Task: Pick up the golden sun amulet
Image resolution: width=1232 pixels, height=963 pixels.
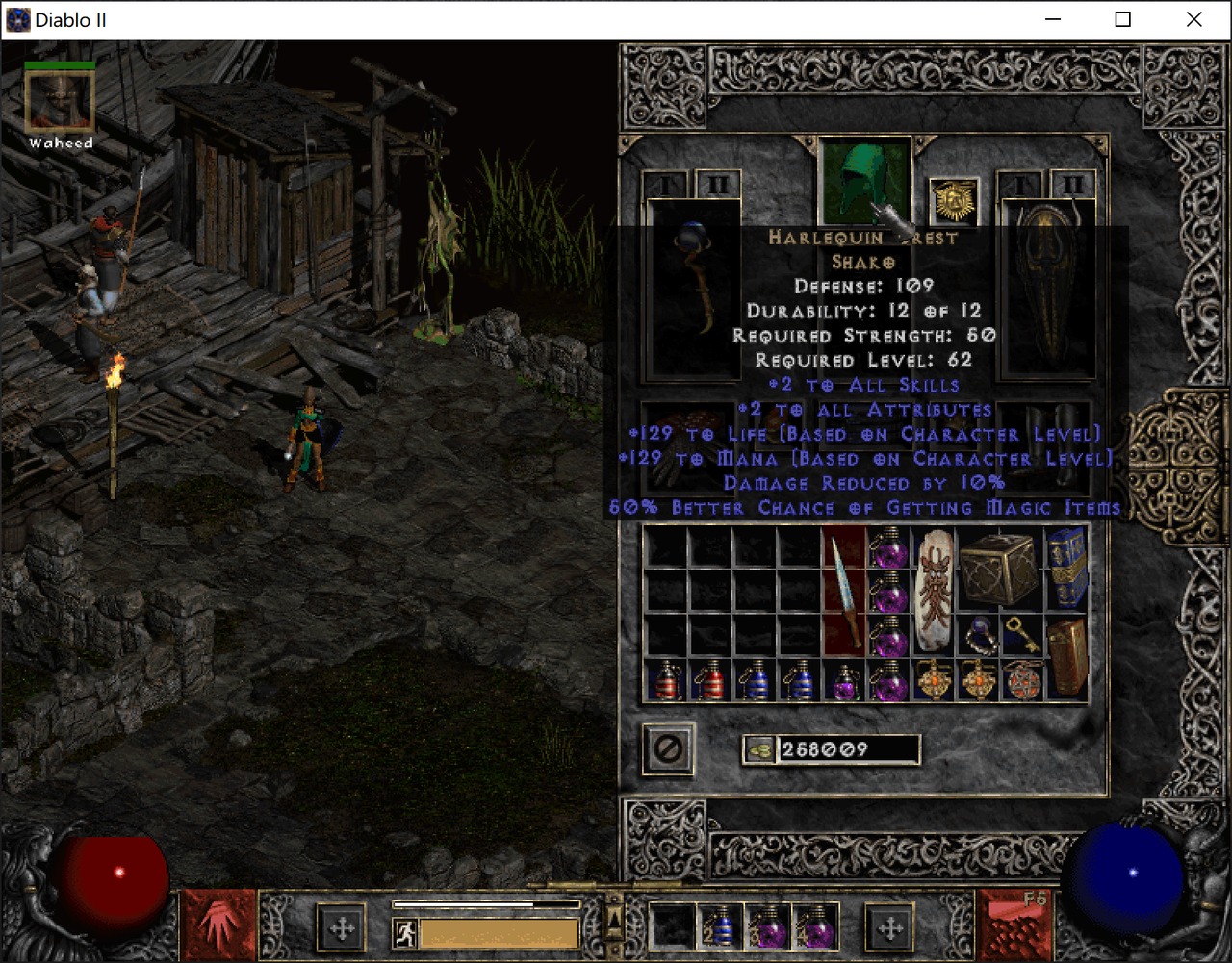Action: point(953,200)
